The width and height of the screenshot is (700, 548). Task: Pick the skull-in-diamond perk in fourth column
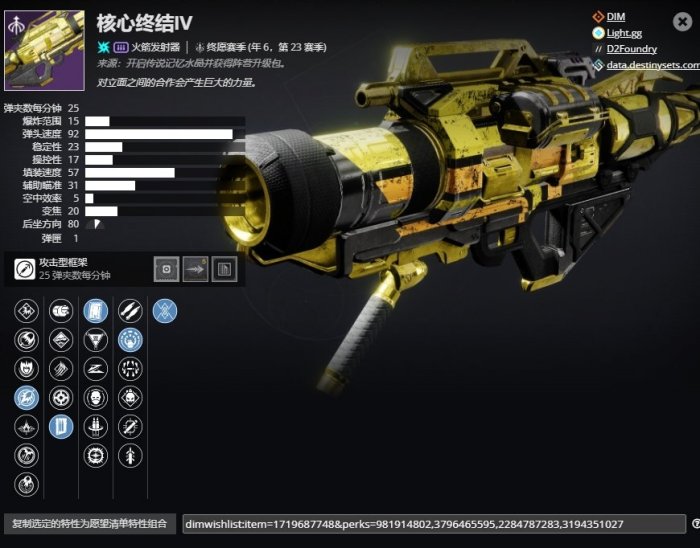coord(130,398)
